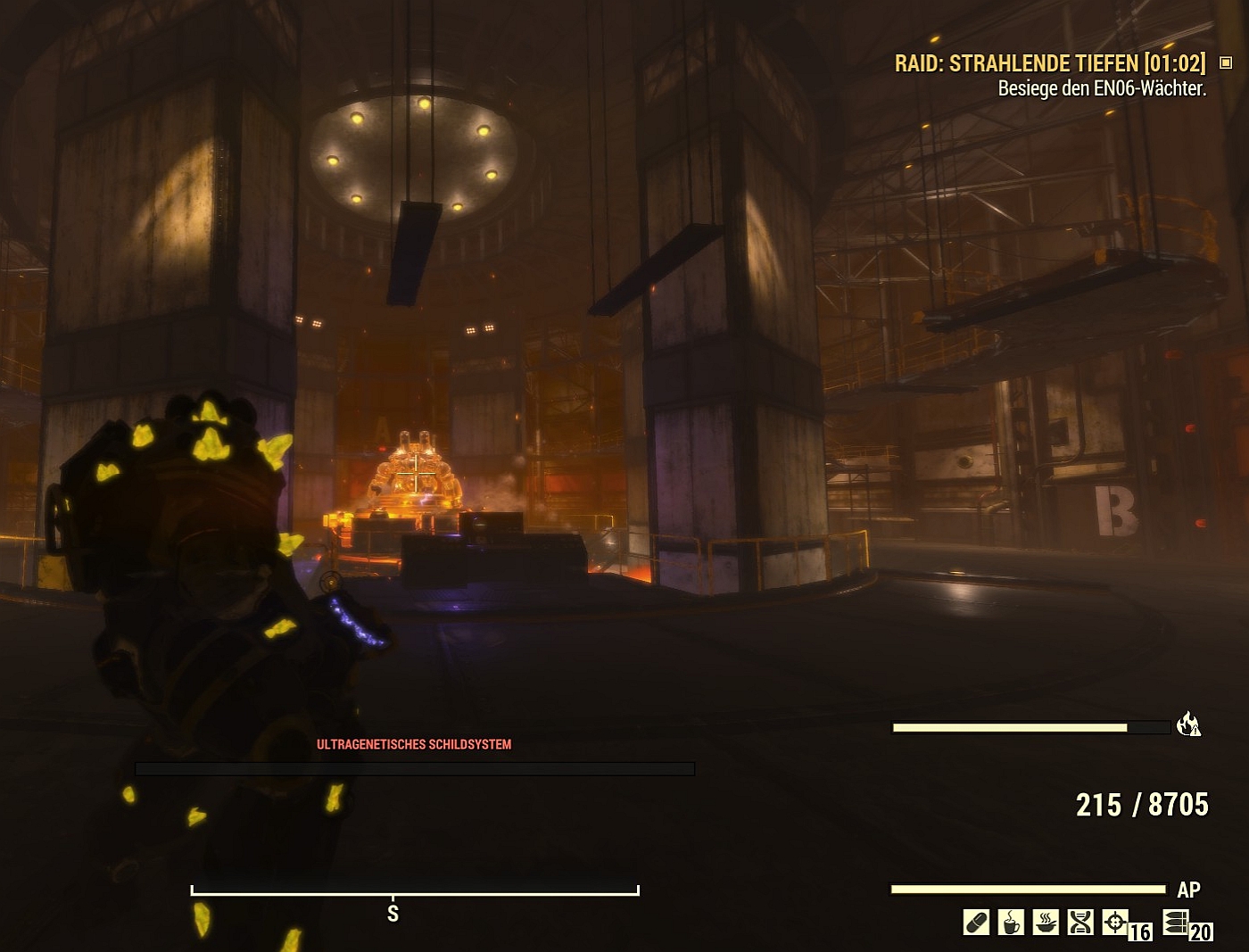Click the pill chem effect icon
1249x952 pixels.
click(x=976, y=922)
